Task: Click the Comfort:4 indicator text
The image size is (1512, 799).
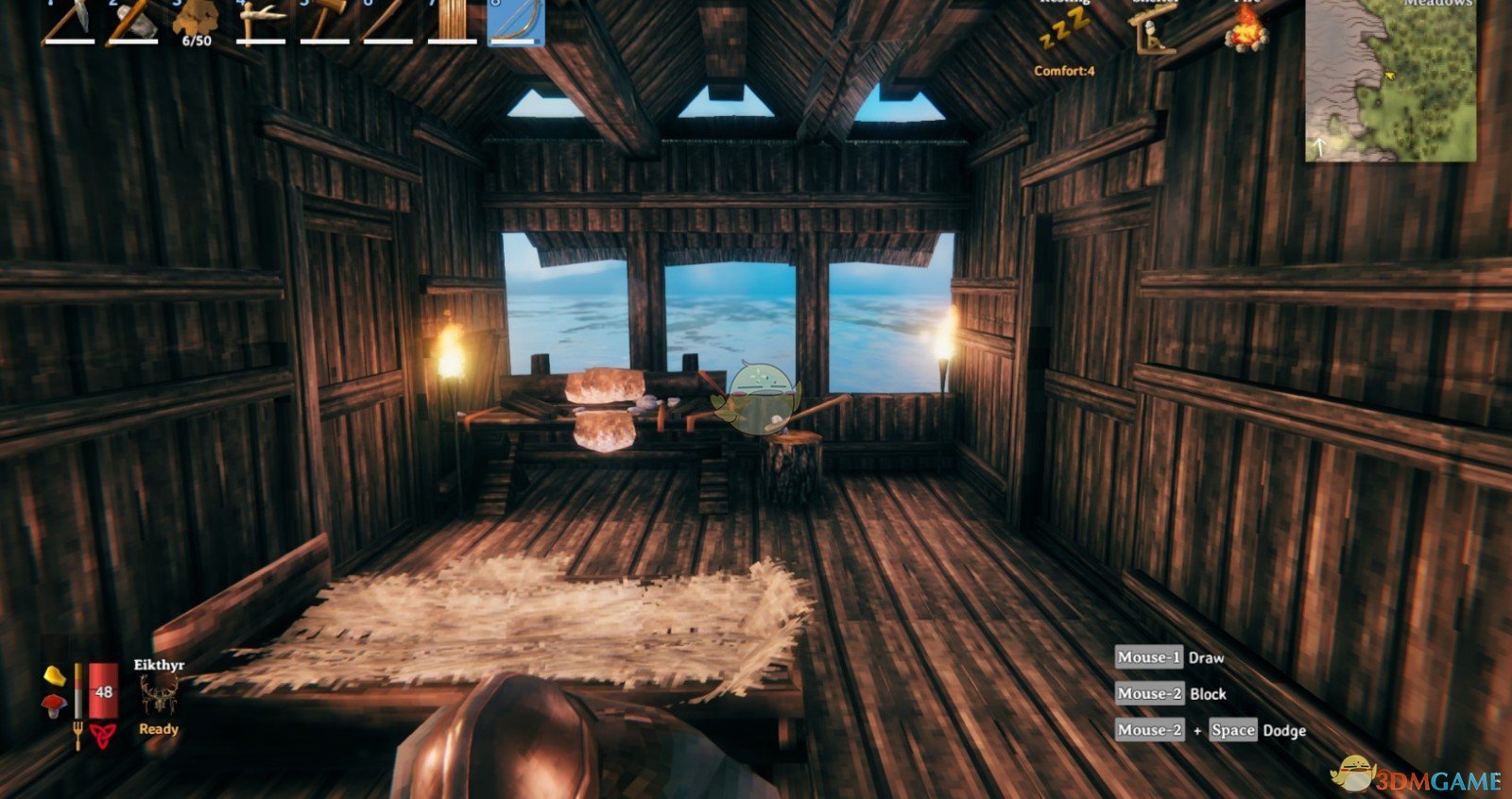Action: point(1066,70)
